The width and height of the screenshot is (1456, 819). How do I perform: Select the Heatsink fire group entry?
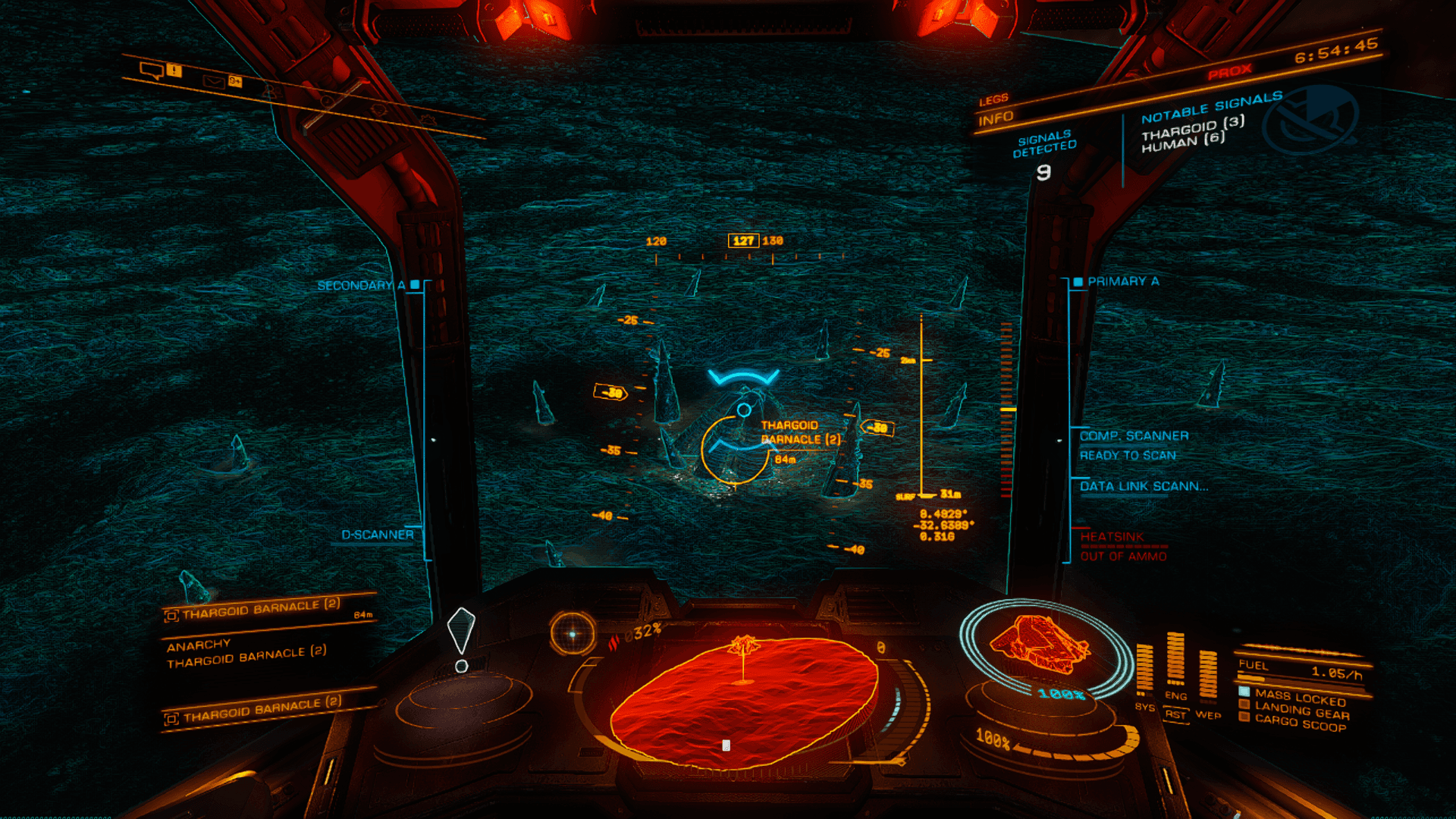pyautogui.click(x=1112, y=537)
